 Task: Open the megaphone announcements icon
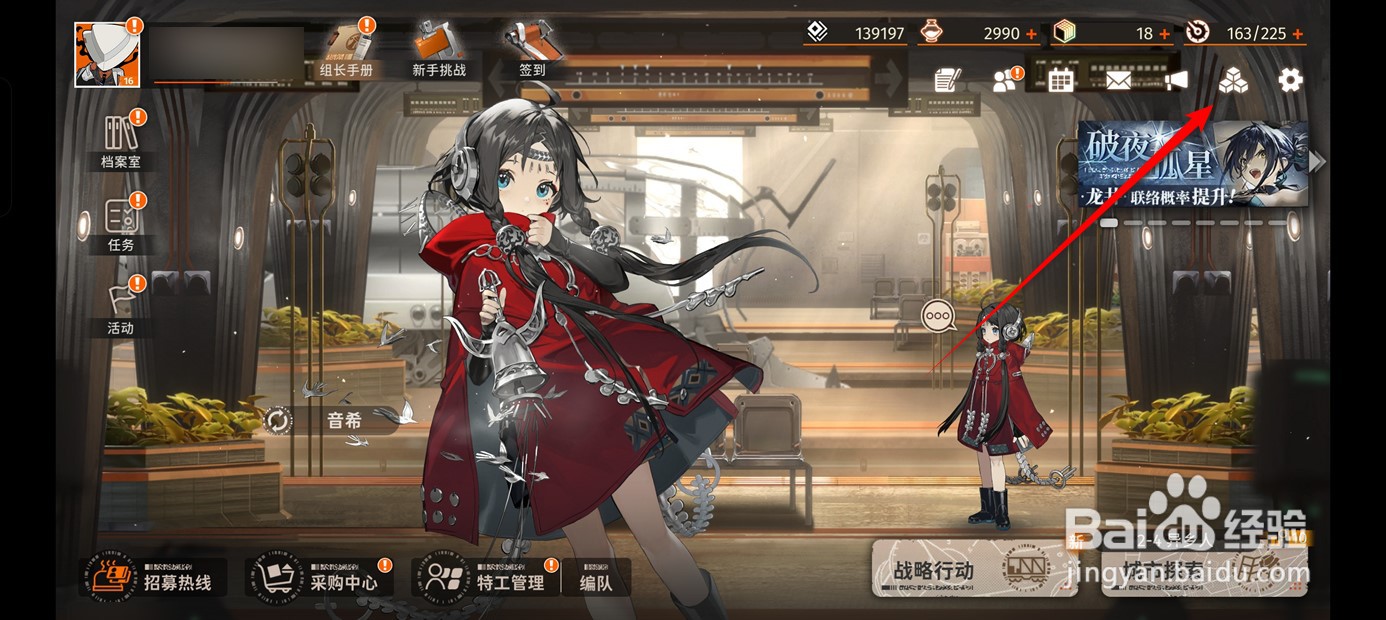pos(1176,80)
